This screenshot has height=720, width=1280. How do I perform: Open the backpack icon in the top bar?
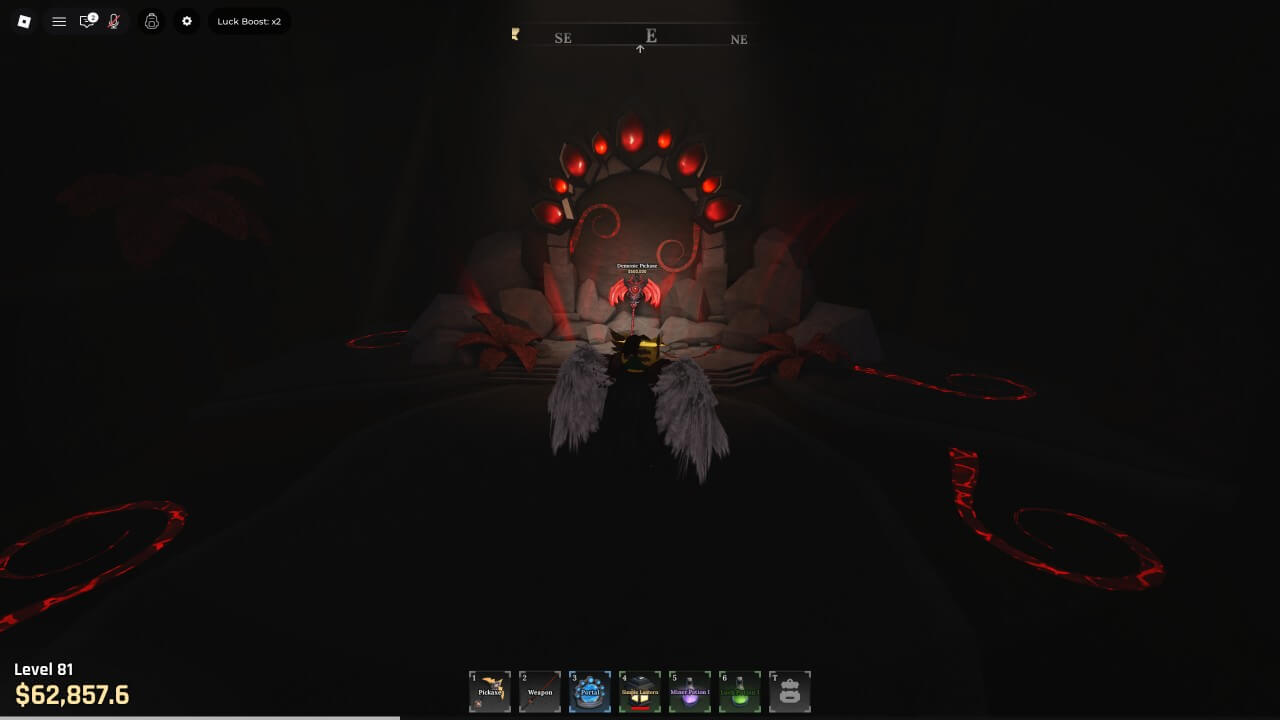click(x=152, y=21)
